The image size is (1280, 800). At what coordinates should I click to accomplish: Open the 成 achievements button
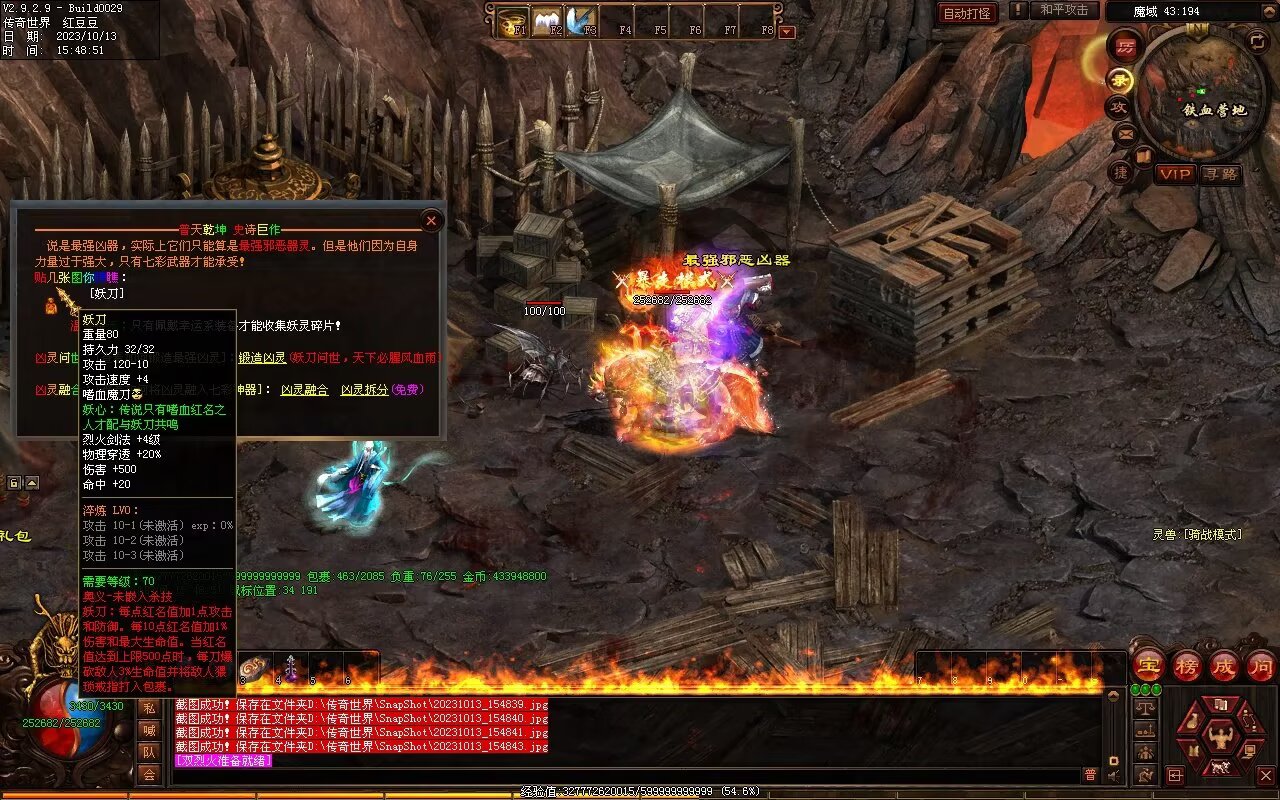(1224, 666)
